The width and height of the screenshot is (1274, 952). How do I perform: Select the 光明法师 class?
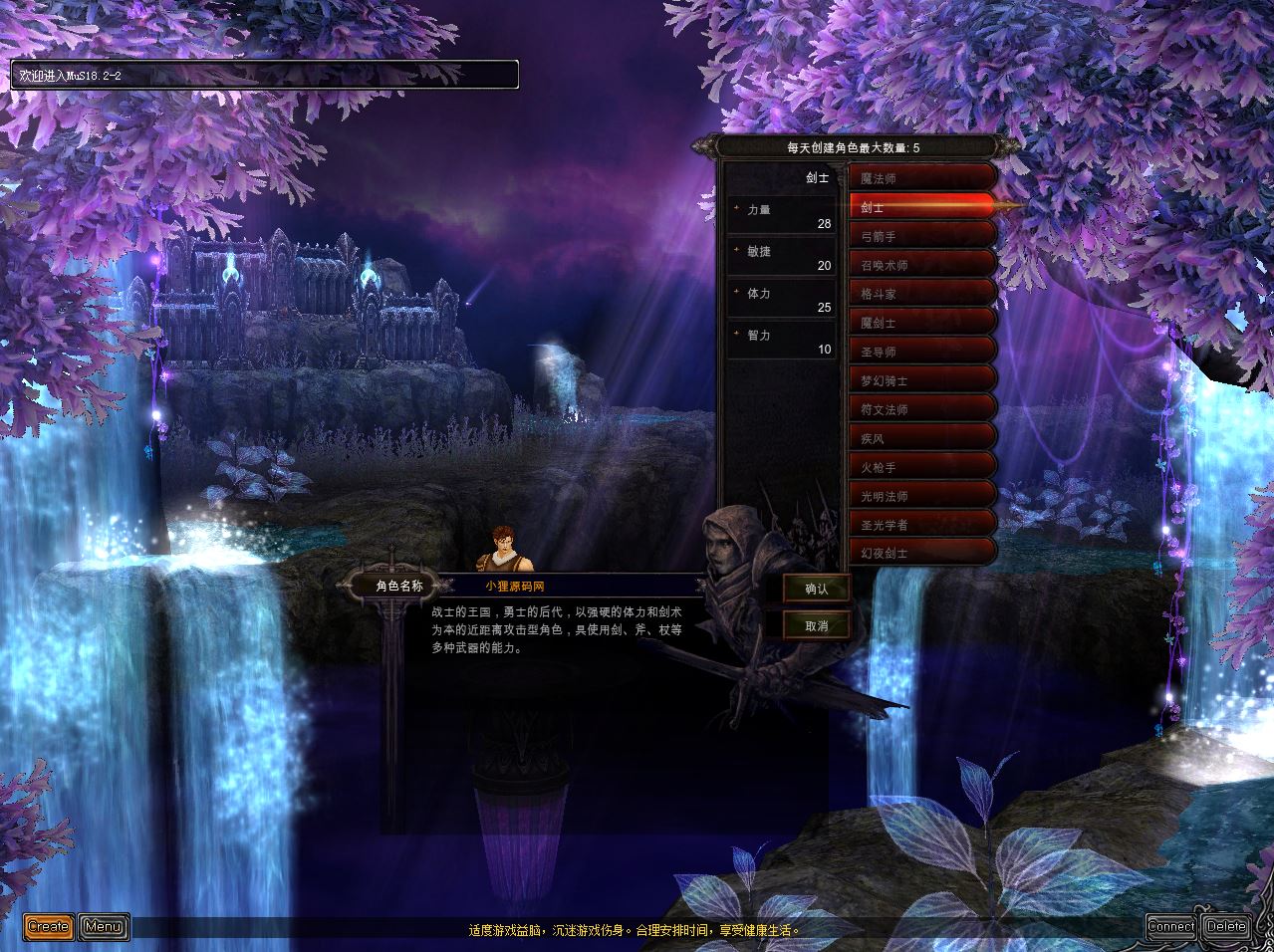(921, 495)
